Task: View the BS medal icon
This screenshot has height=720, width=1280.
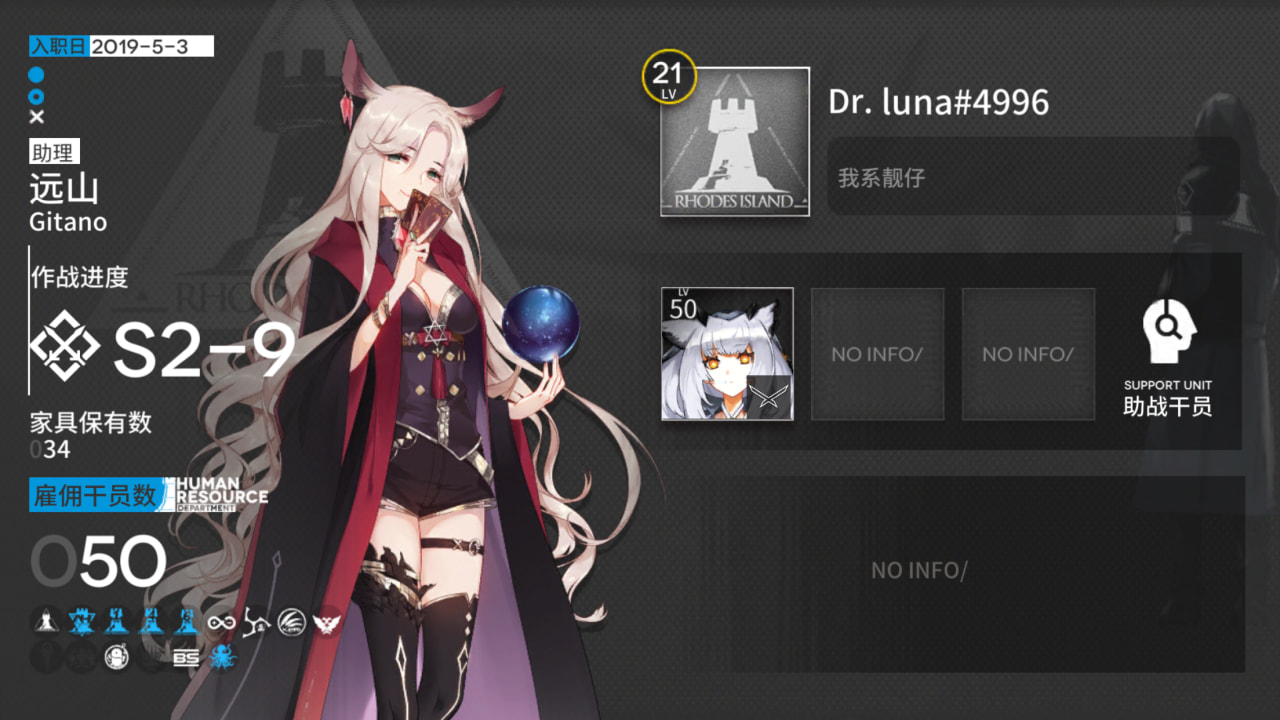Action: click(x=186, y=658)
